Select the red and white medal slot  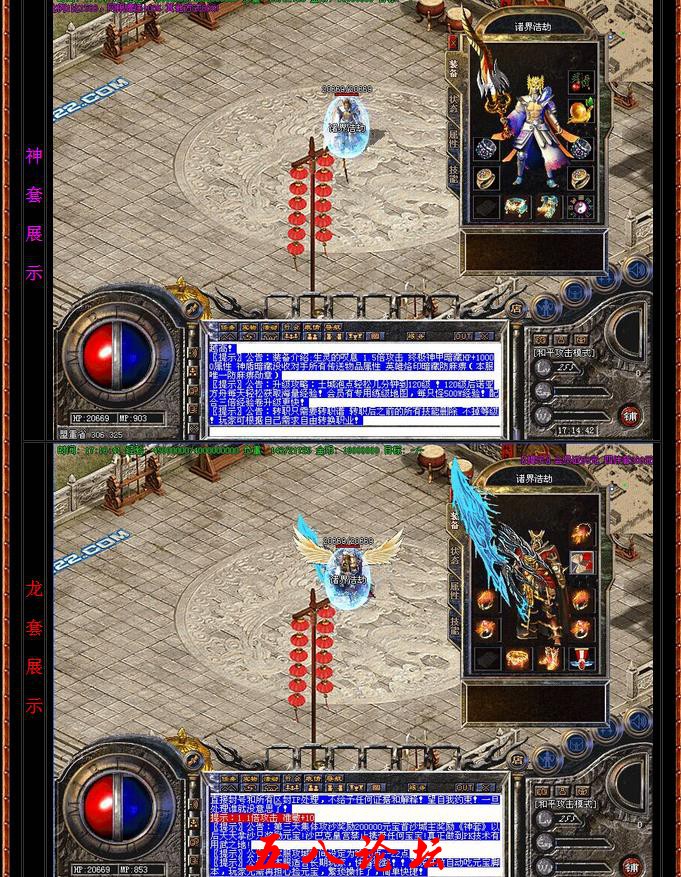pos(581,658)
